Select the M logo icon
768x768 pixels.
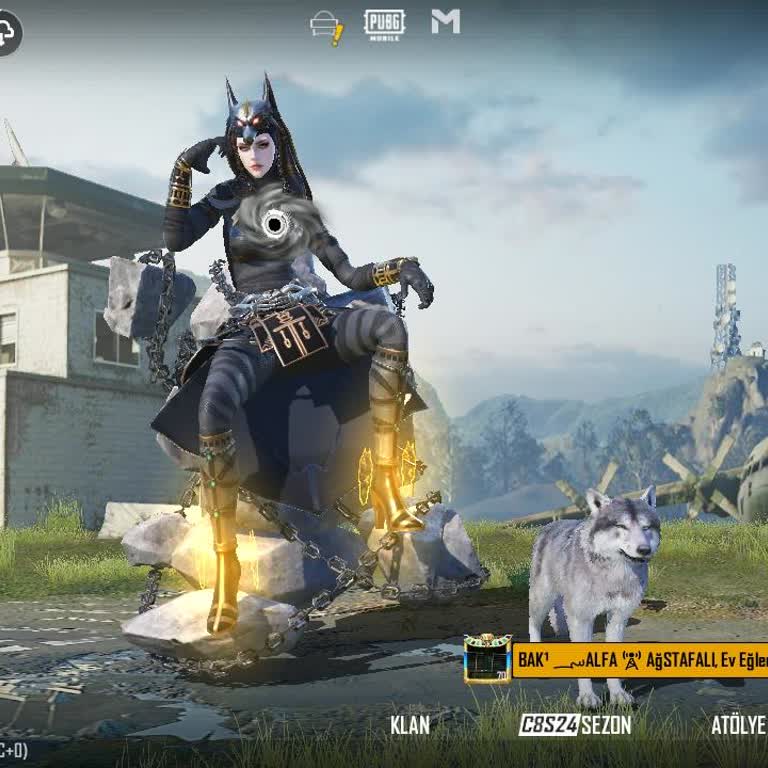[x=446, y=22]
